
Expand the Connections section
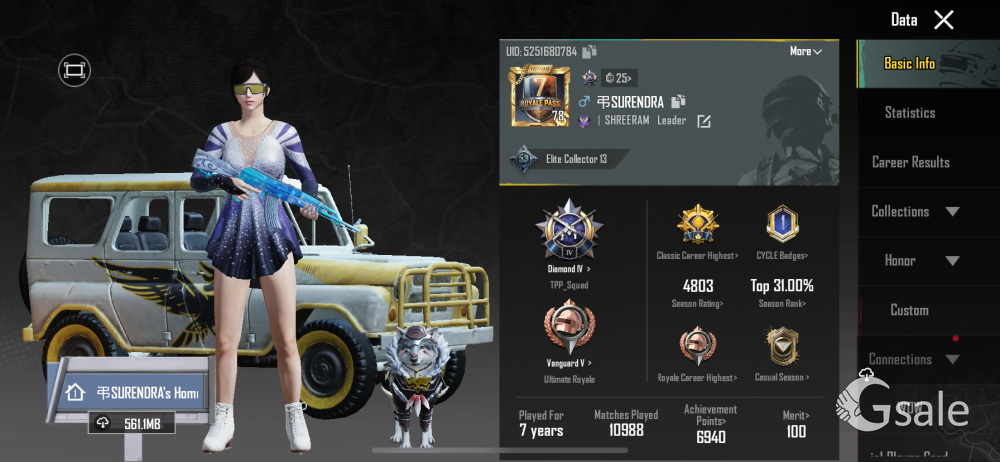(913, 359)
